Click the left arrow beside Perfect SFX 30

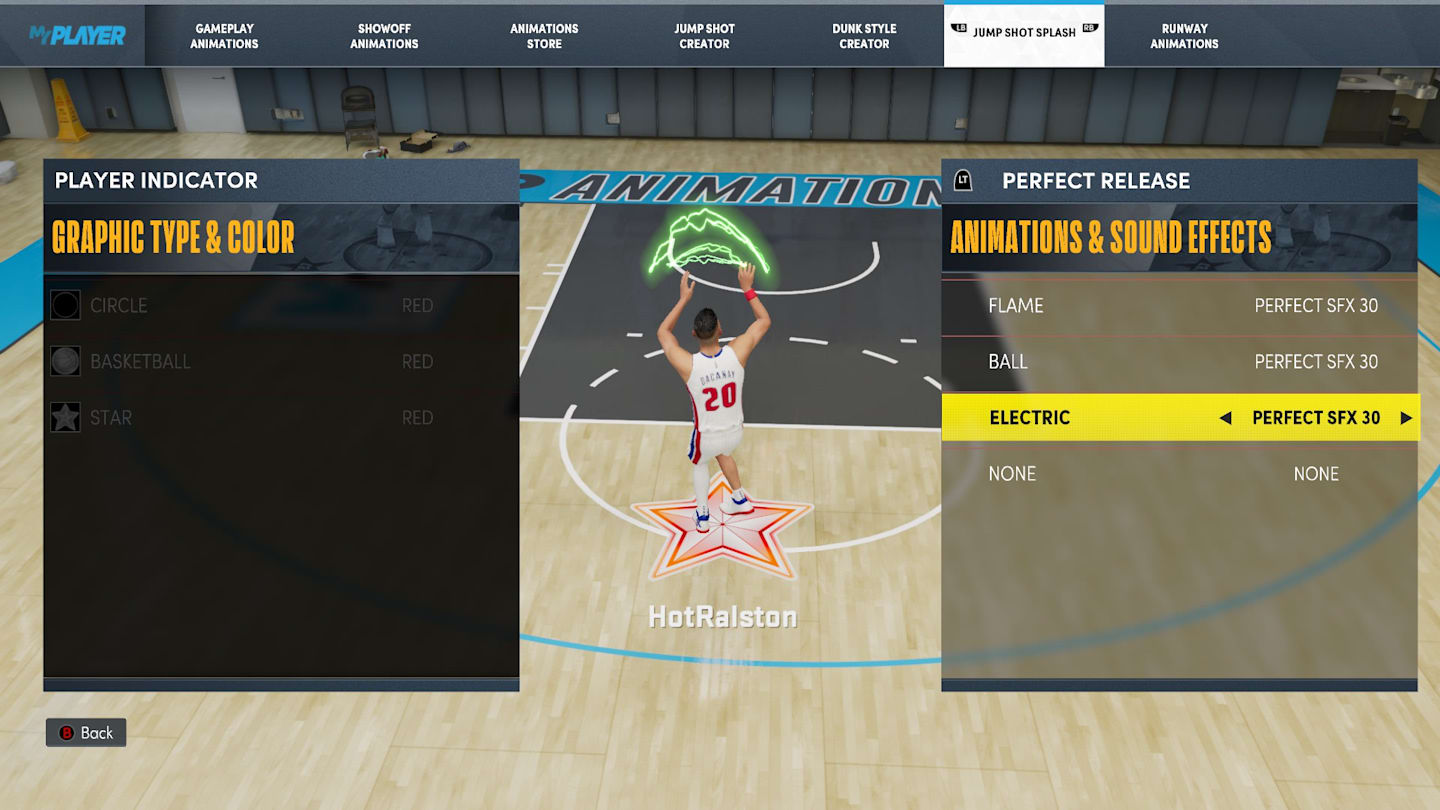pos(1225,418)
